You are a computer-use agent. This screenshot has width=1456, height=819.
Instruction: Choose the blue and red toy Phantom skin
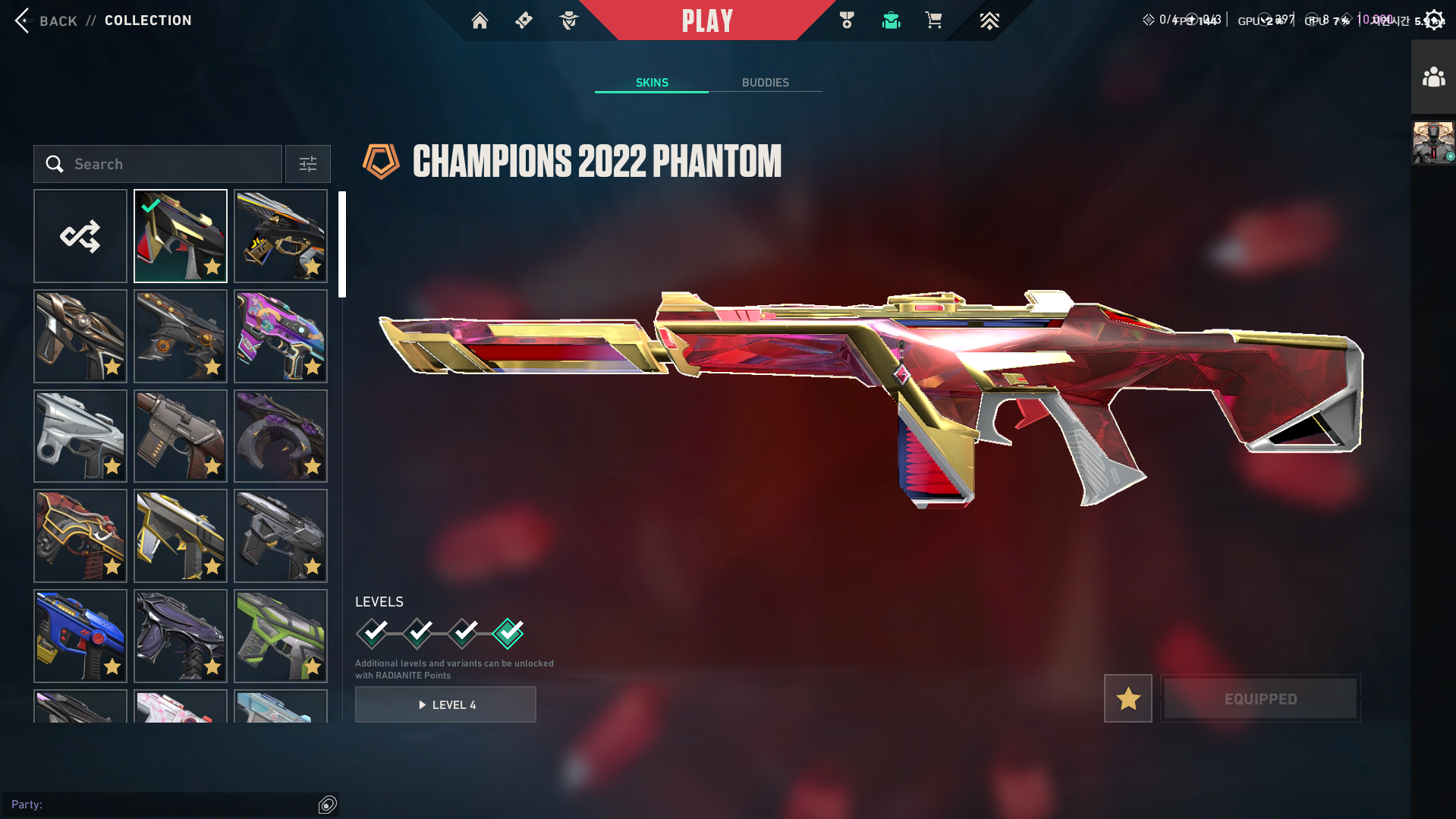tap(80, 636)
